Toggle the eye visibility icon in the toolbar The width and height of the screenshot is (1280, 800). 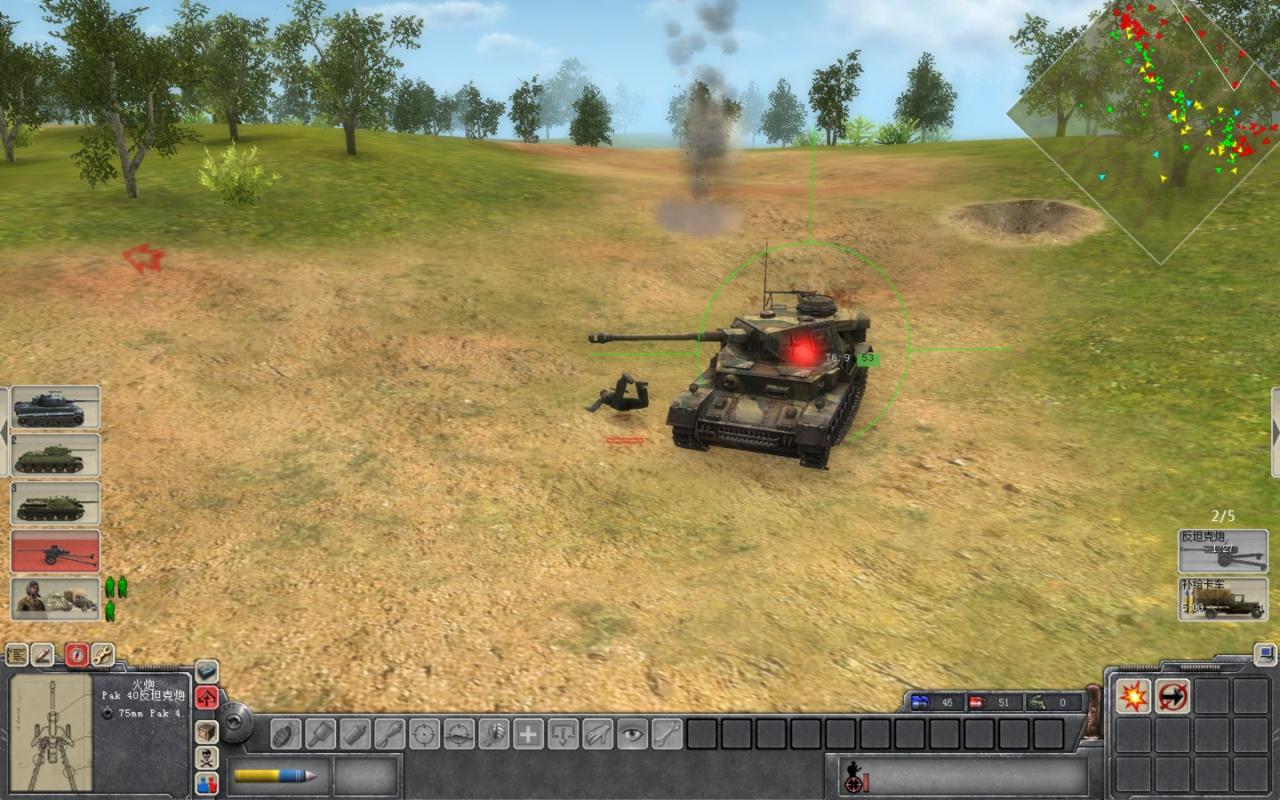tap(631, 733)
